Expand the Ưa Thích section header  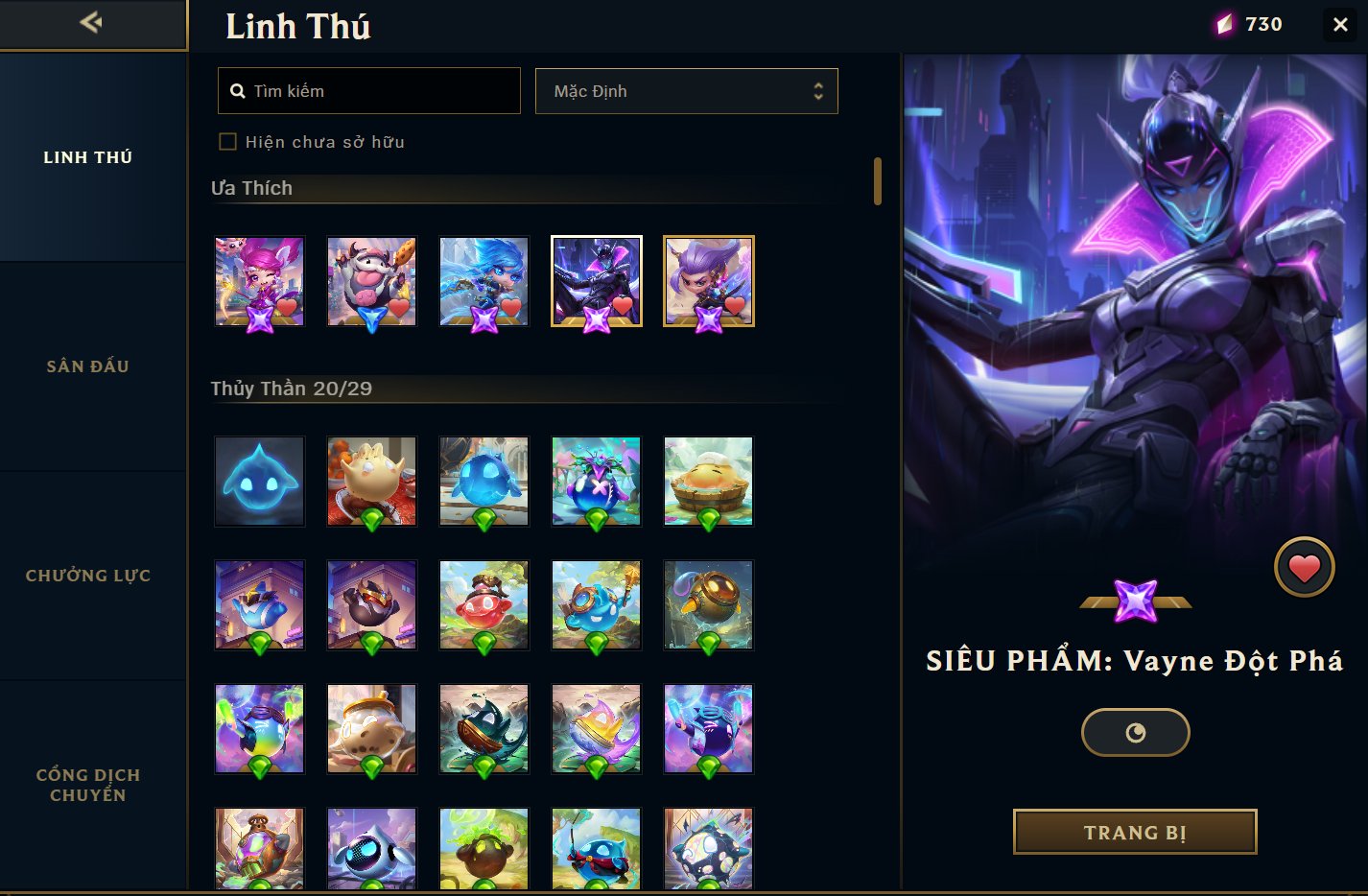pyautogui.click(x=251, y=188)
